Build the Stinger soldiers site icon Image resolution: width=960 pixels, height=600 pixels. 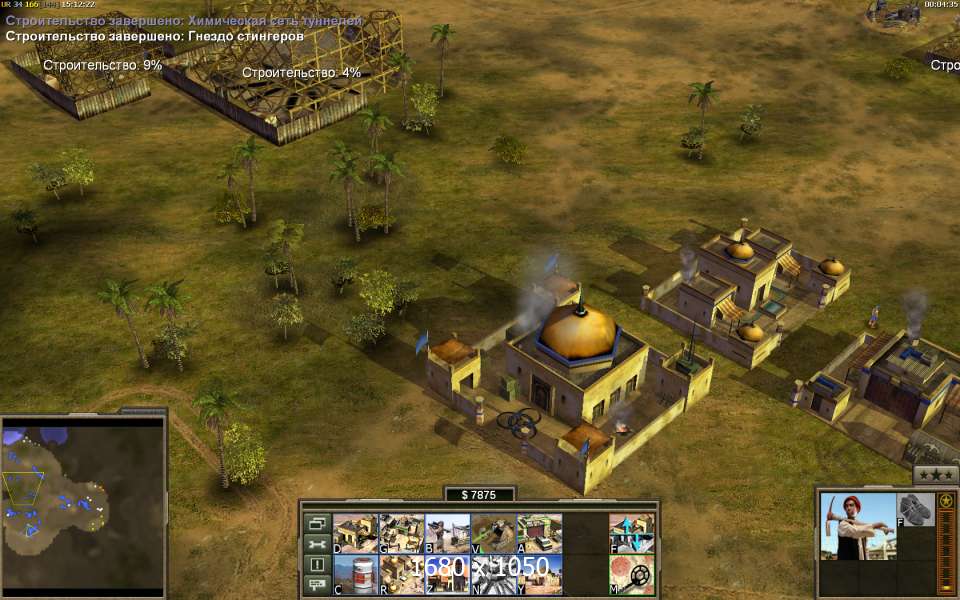[448, 534]
